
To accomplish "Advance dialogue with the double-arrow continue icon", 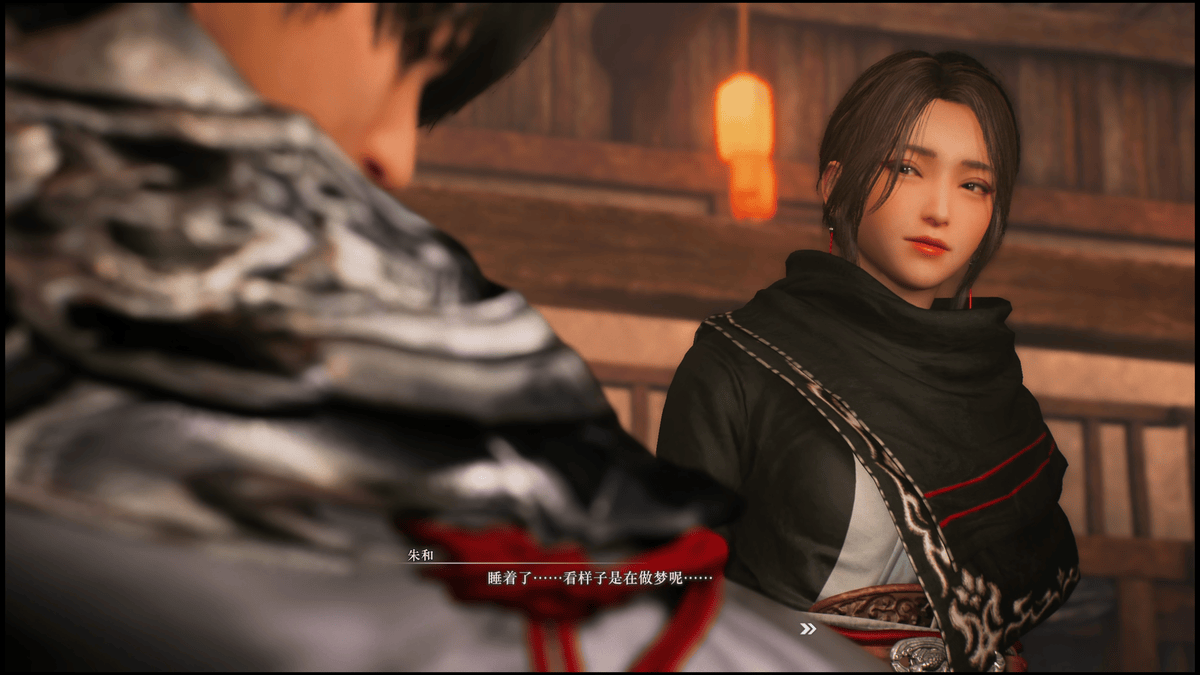I will [807, 629].
